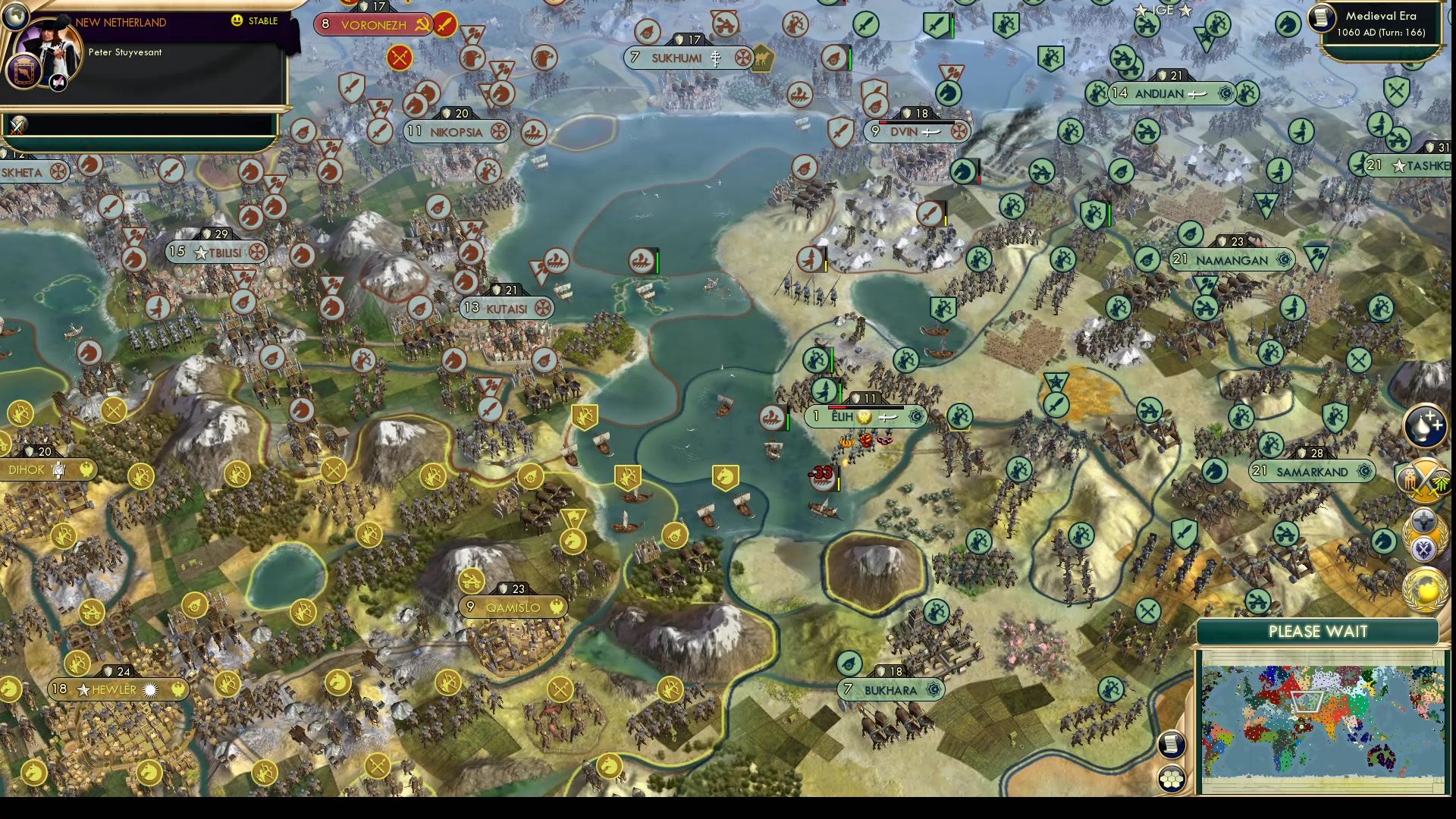Toggle Strategic View with the hex-grid icon
The height and width of the screenshot is (819, 1456).
pos(1171,779)
